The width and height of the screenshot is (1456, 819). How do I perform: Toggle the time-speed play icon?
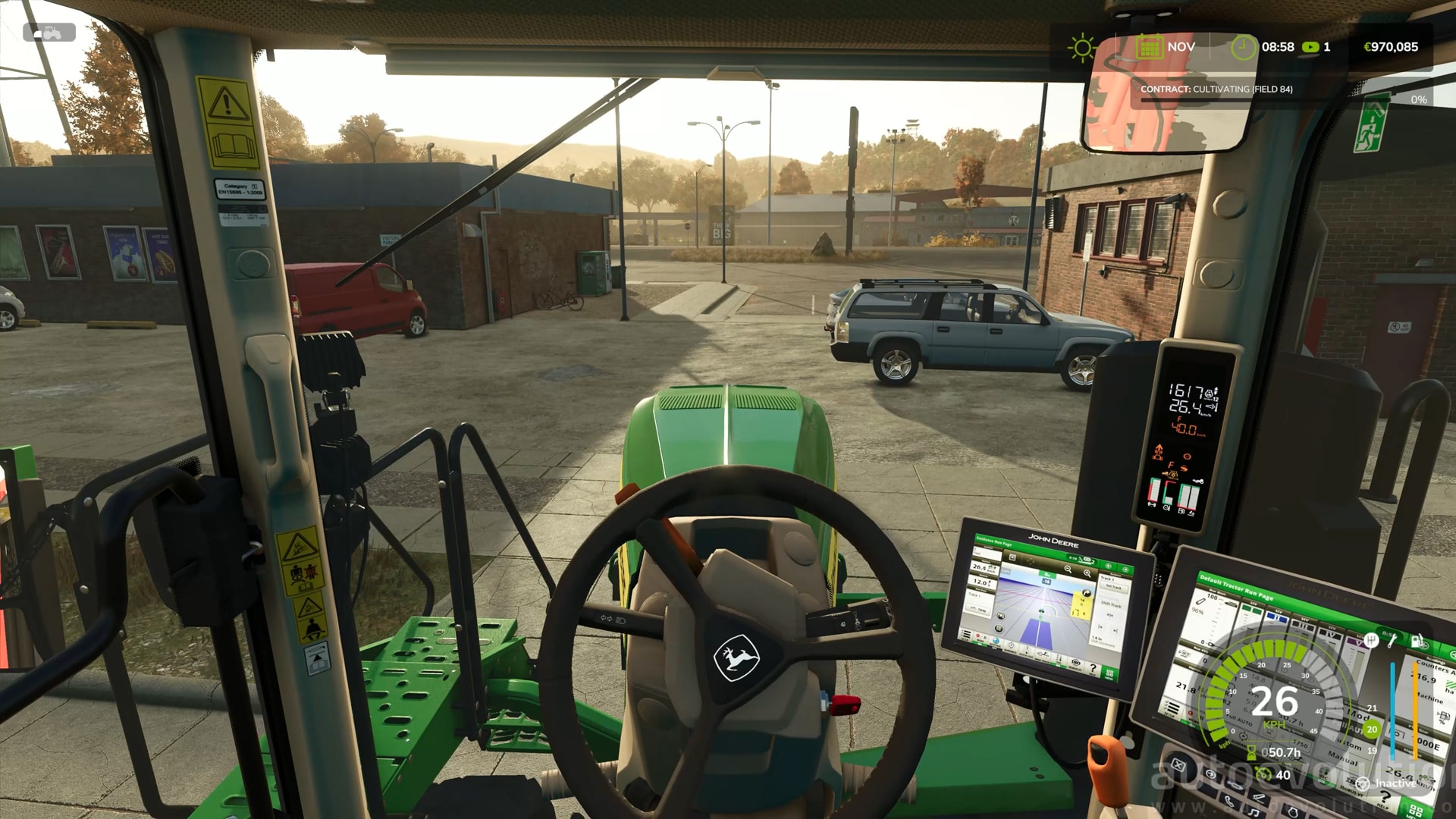pos(1310,47)
